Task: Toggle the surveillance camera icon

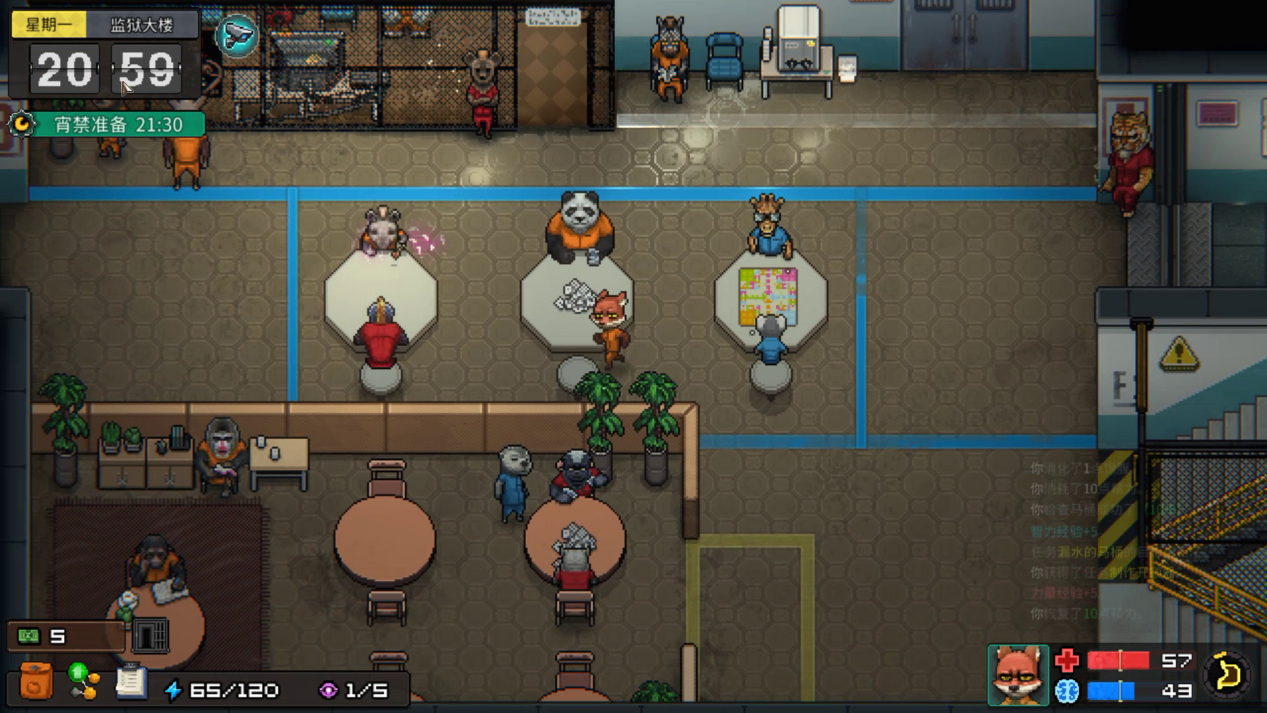Action: 237,36
